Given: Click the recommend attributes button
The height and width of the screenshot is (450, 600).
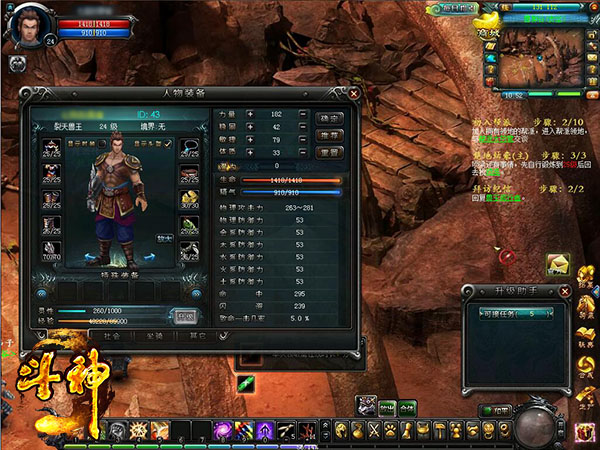Looking at the screenshot, I should tap(329, 135).
